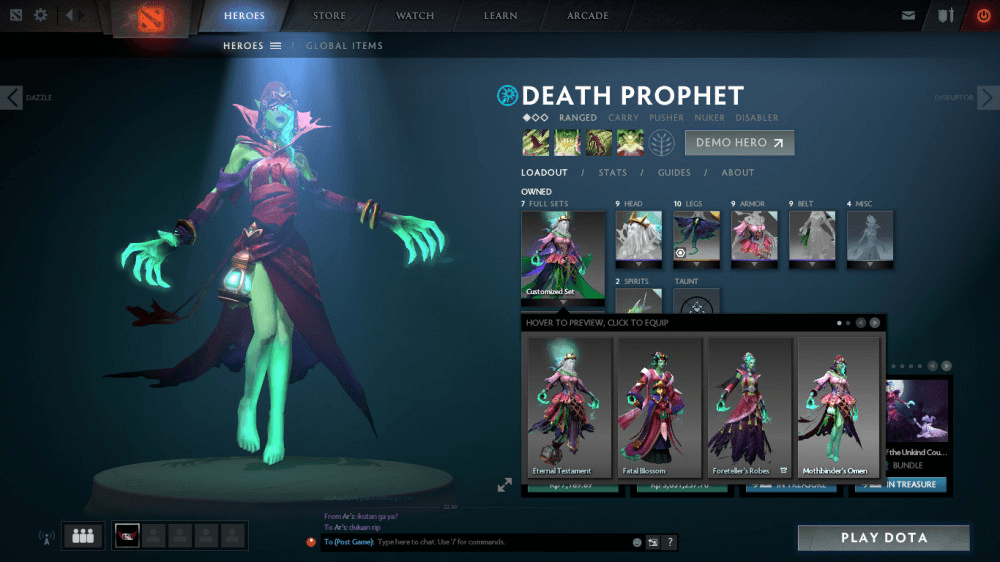The image size is (1000, 562).
Task: Switch to the Store tab
Action: pyautogui.click(x=329, y=16)
